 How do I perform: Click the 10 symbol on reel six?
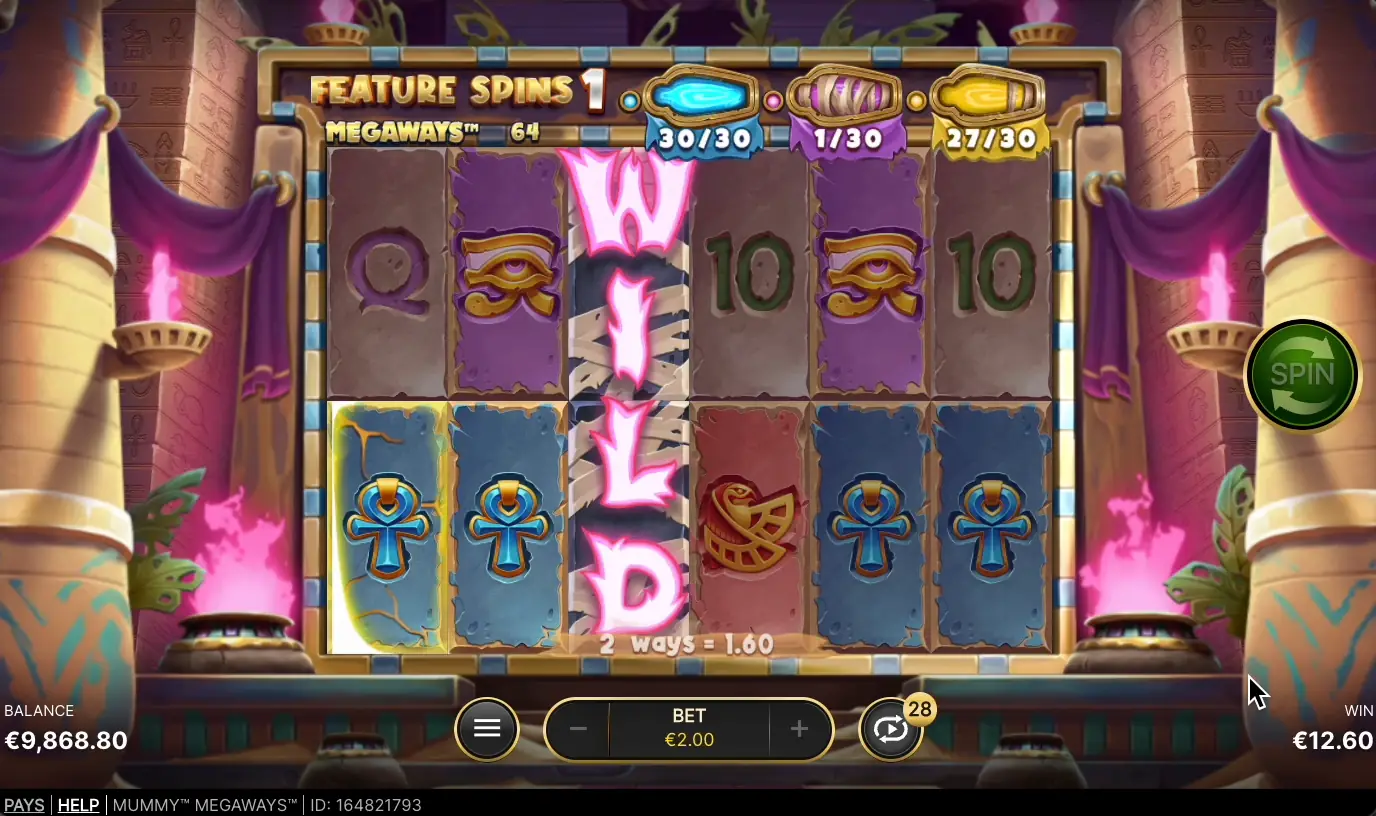[x=990, y=270]
